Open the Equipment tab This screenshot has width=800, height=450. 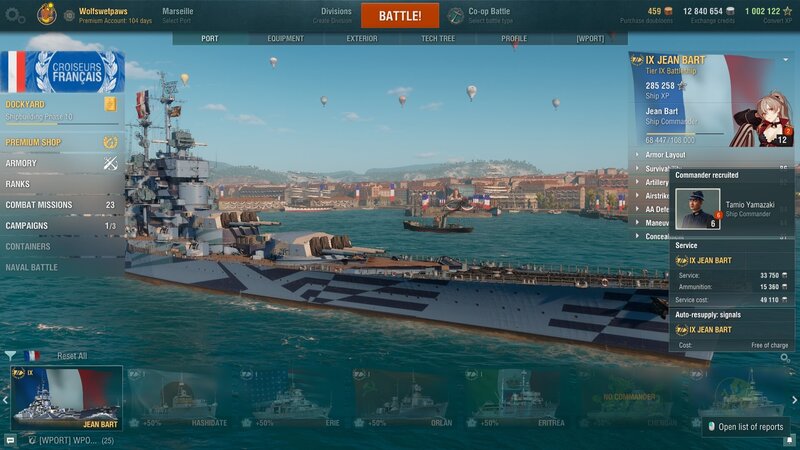285,39
